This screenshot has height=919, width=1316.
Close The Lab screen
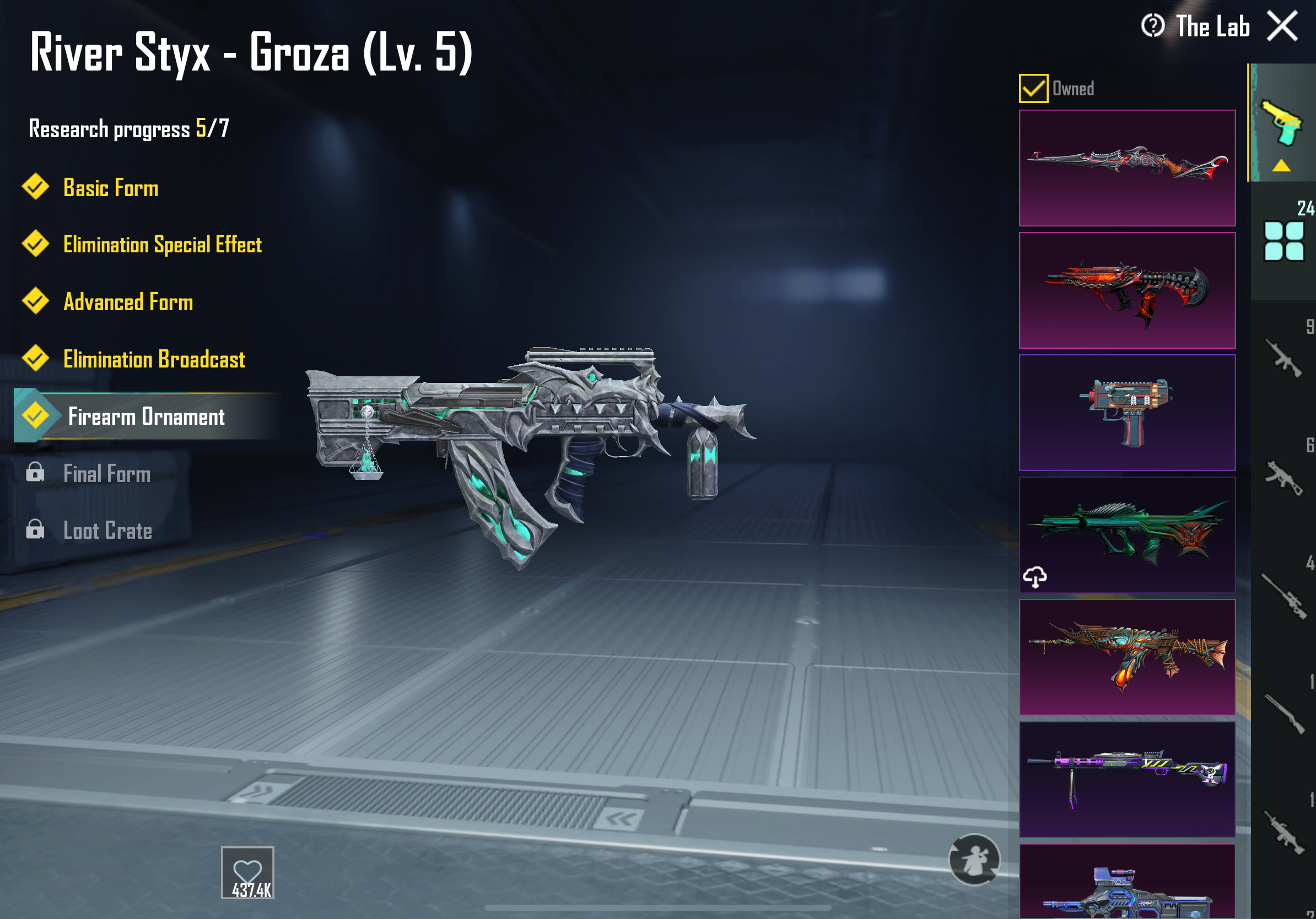[1282, 26]
